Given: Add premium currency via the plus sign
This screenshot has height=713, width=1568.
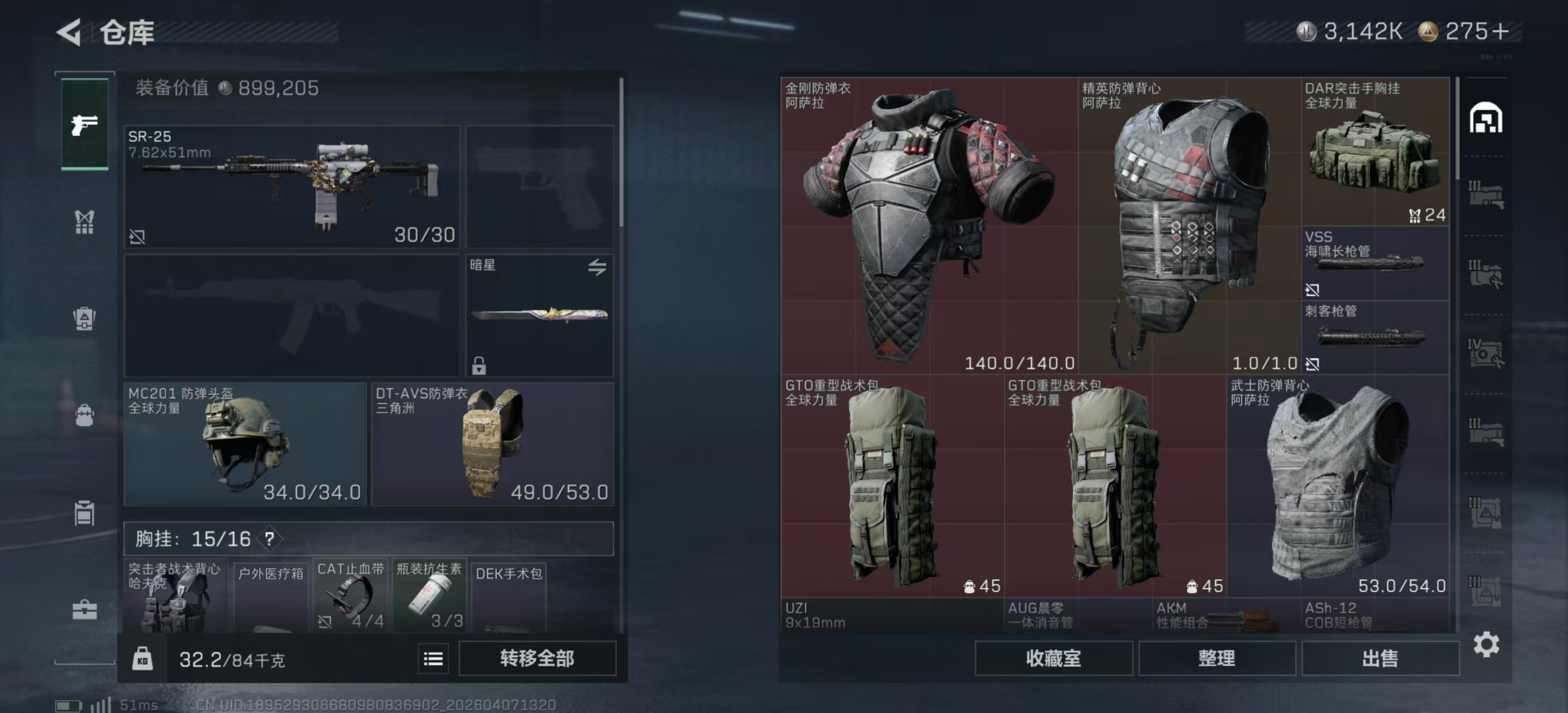Looking at the screenshot, I should (1501, 32).
